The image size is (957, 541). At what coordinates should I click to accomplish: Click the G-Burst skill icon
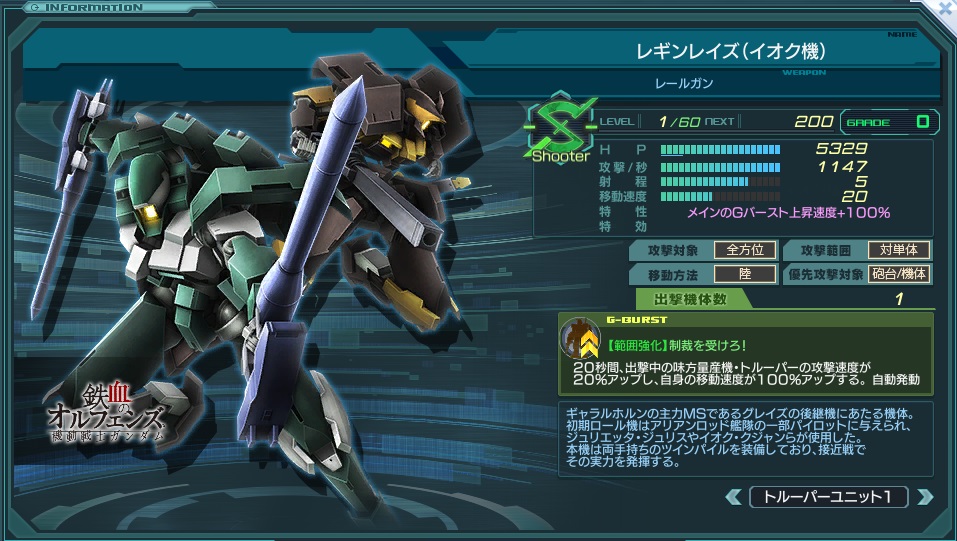[x=581, y=342]
